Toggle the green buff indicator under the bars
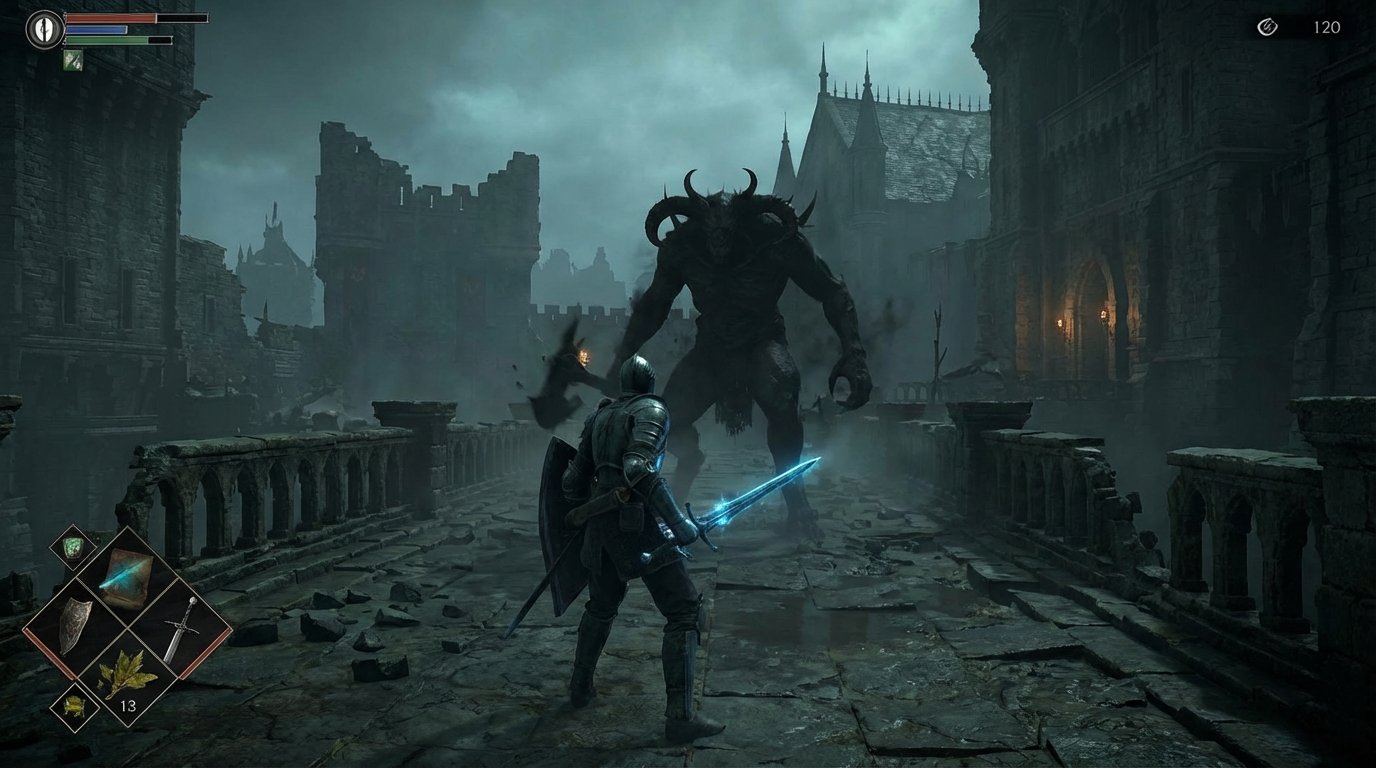The image size is (1376, 768). tap(72, 58)
